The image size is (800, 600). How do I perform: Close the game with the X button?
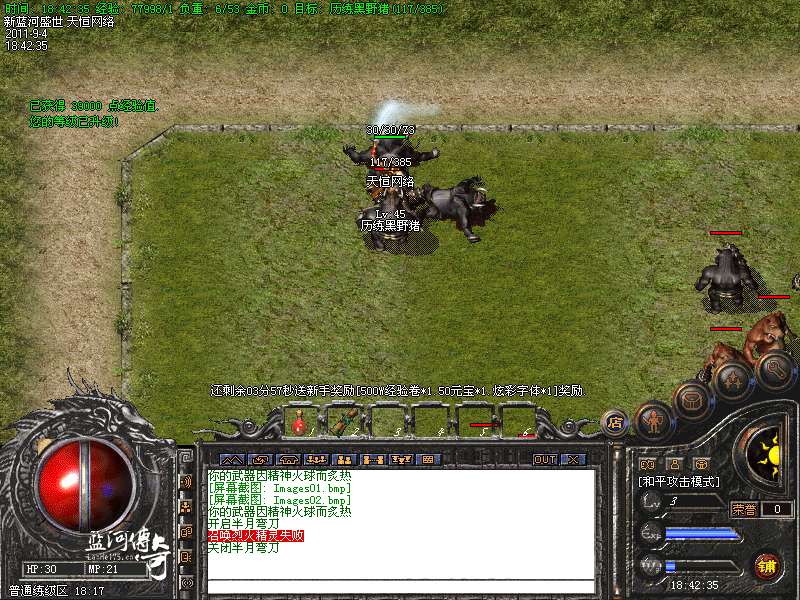tap(573, 459)
